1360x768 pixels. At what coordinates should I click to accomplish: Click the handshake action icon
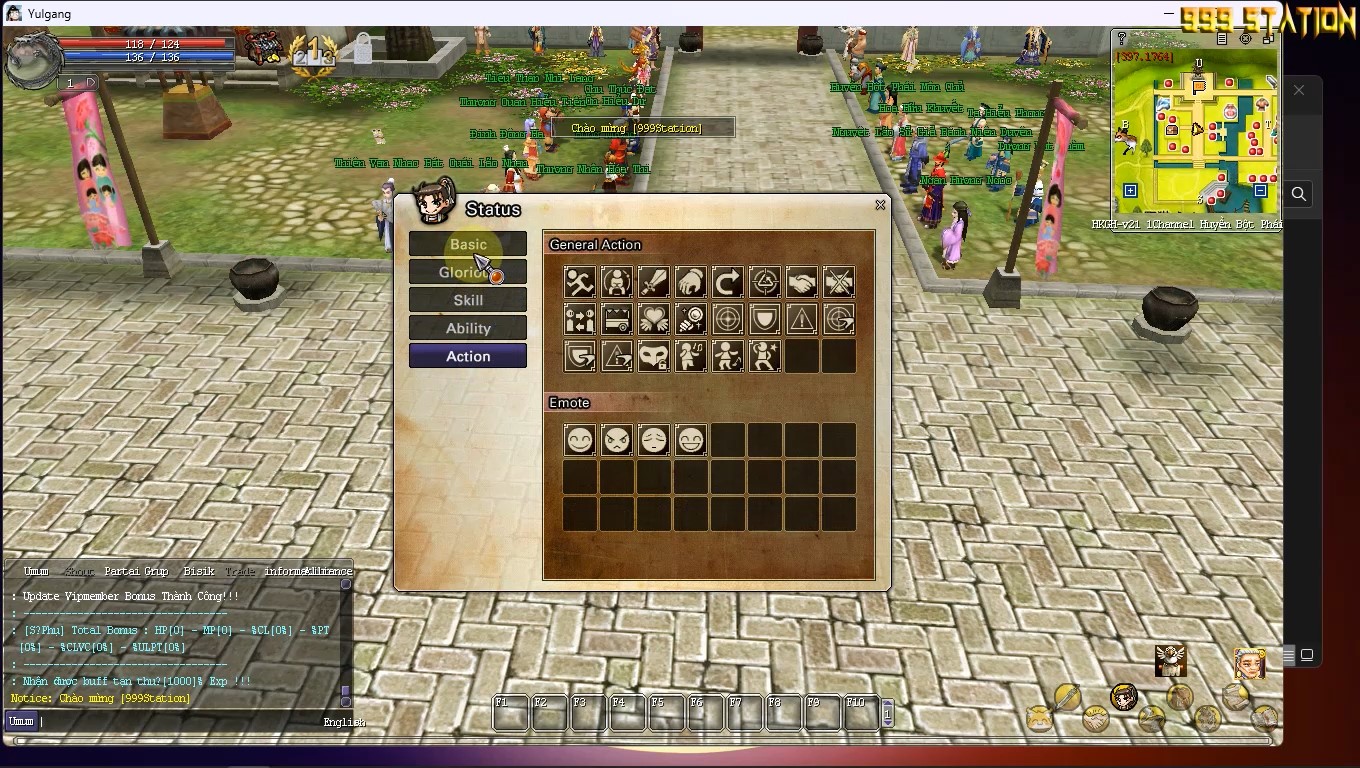coord(802,282)
